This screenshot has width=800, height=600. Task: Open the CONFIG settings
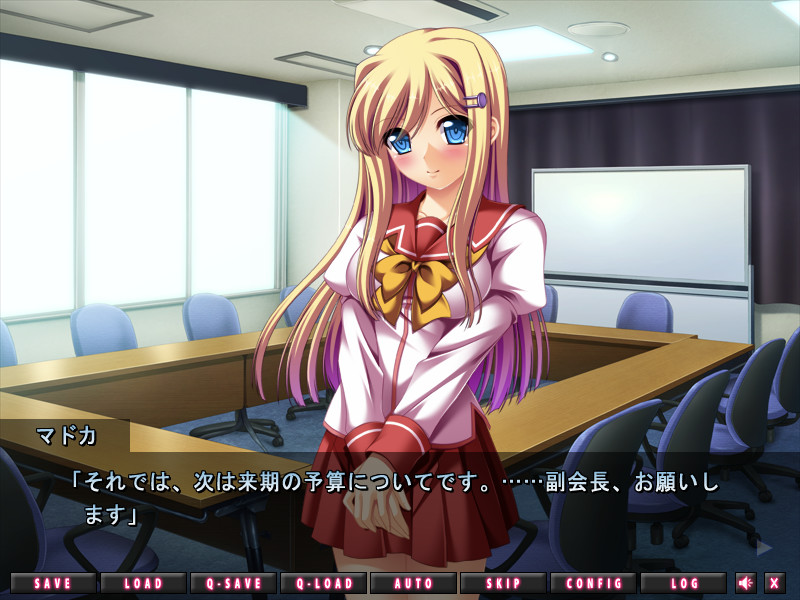[x=594, y=583]
